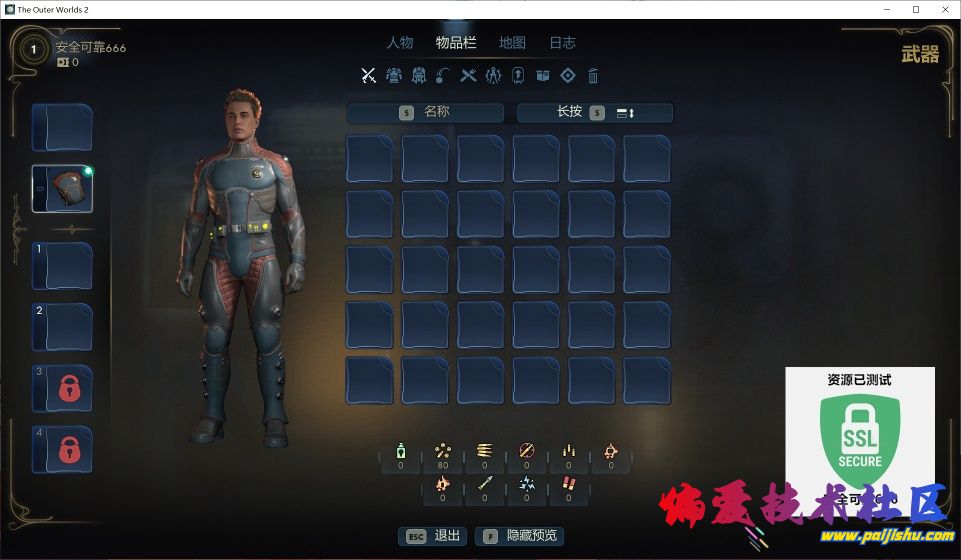This screenshot has width=961, height=560.
Task: Select the equipped armor slot
Action: [63, 189]
